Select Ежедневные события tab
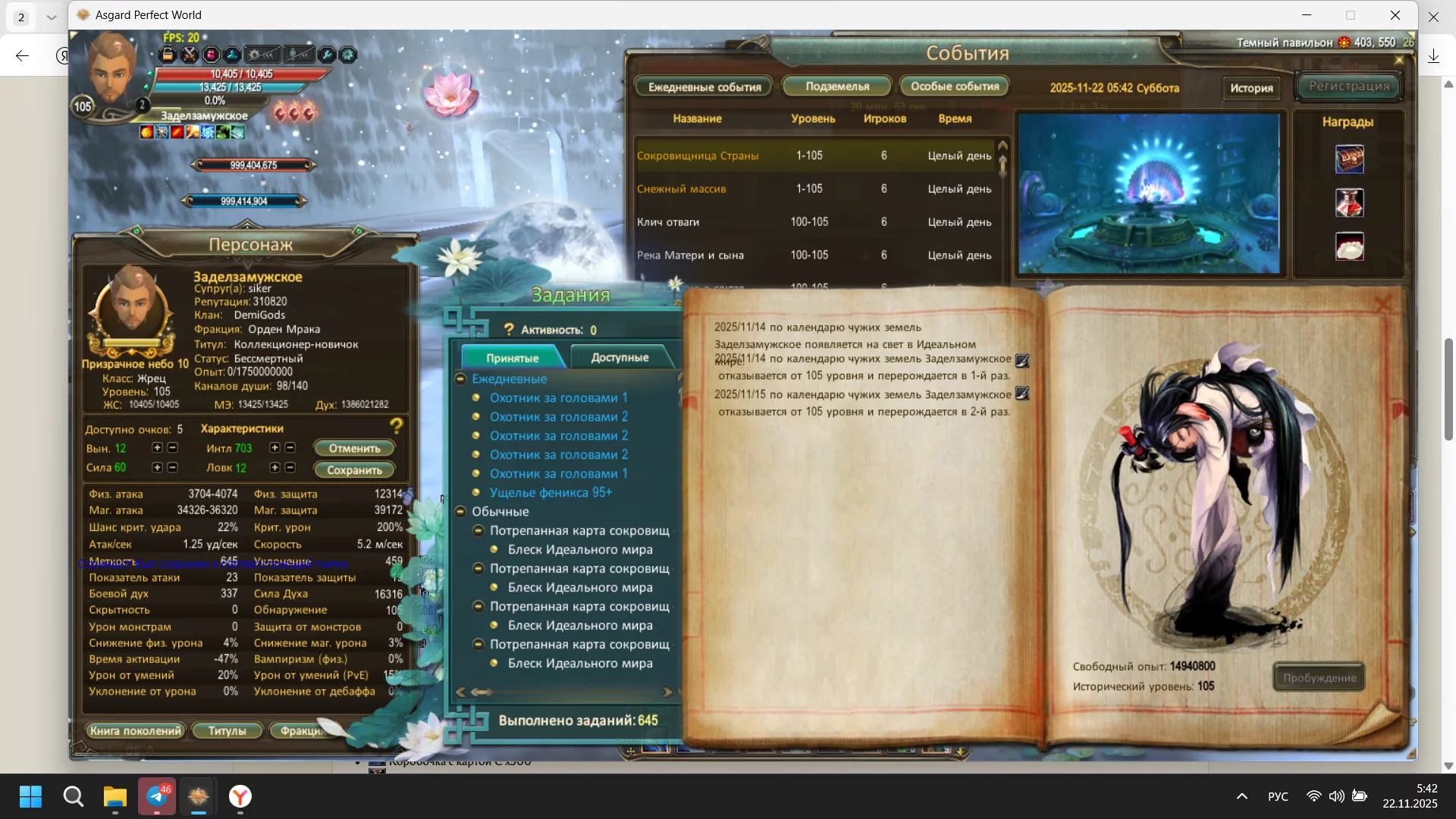 point(704,87)
